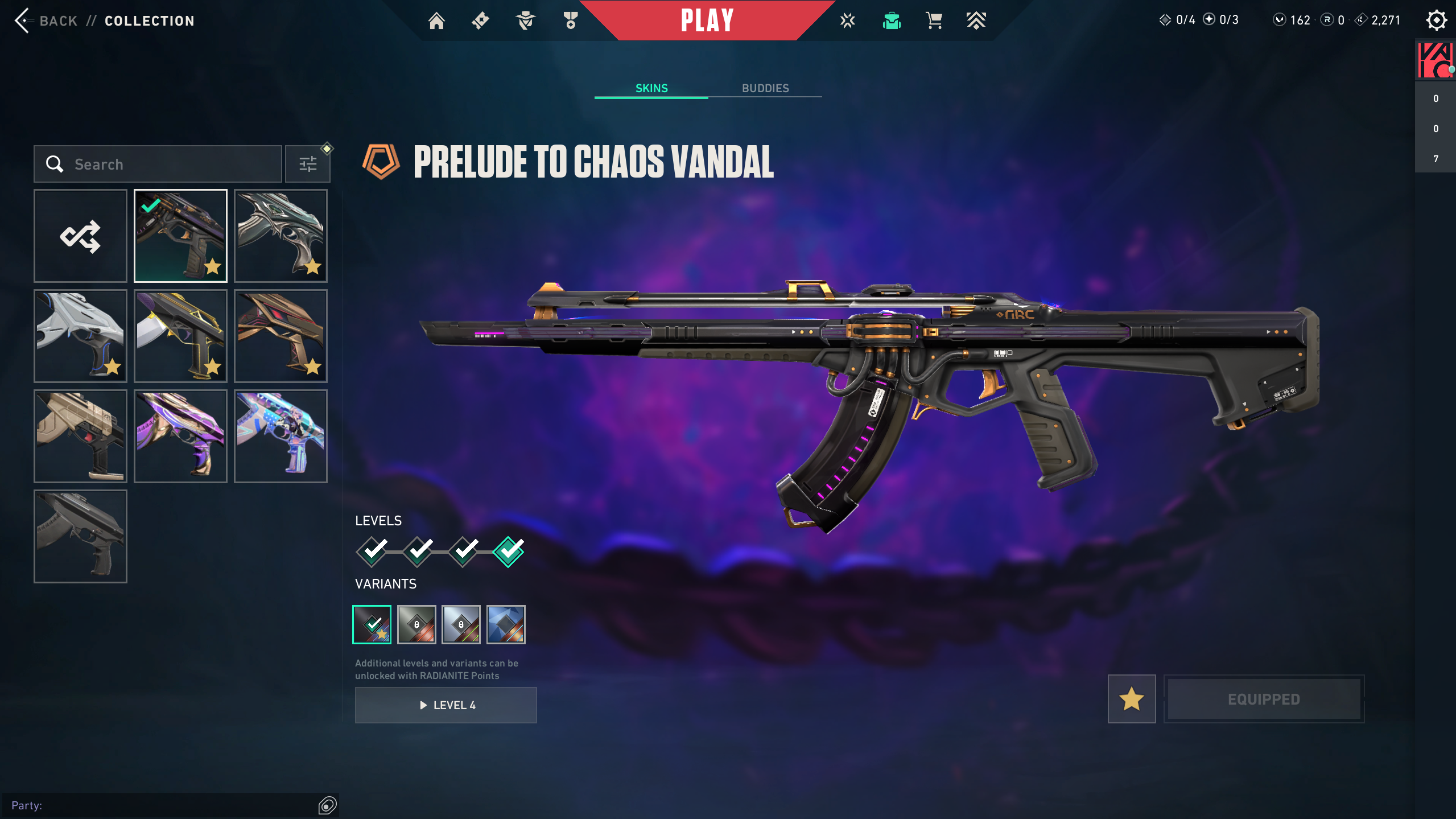Select the Skins tab
This screenshot has height=819, width=1456.
651,88
